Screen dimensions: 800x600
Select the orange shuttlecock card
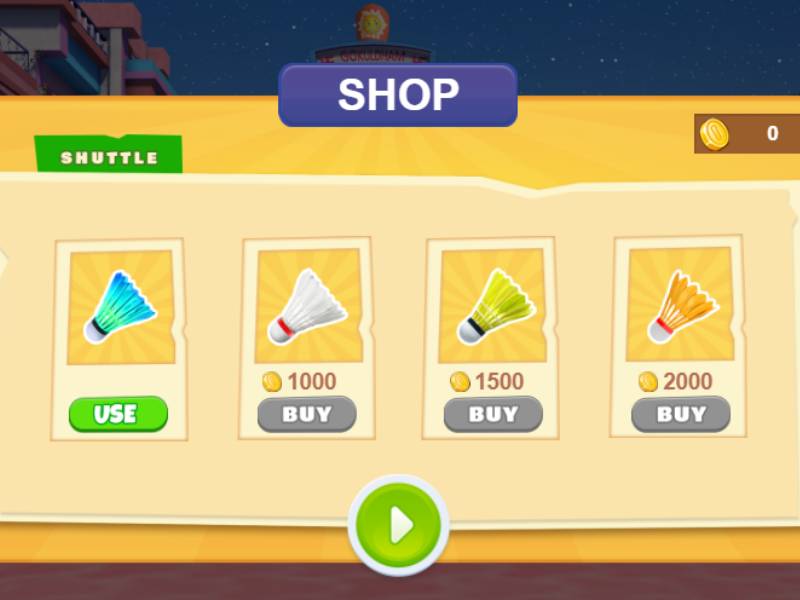679,304
